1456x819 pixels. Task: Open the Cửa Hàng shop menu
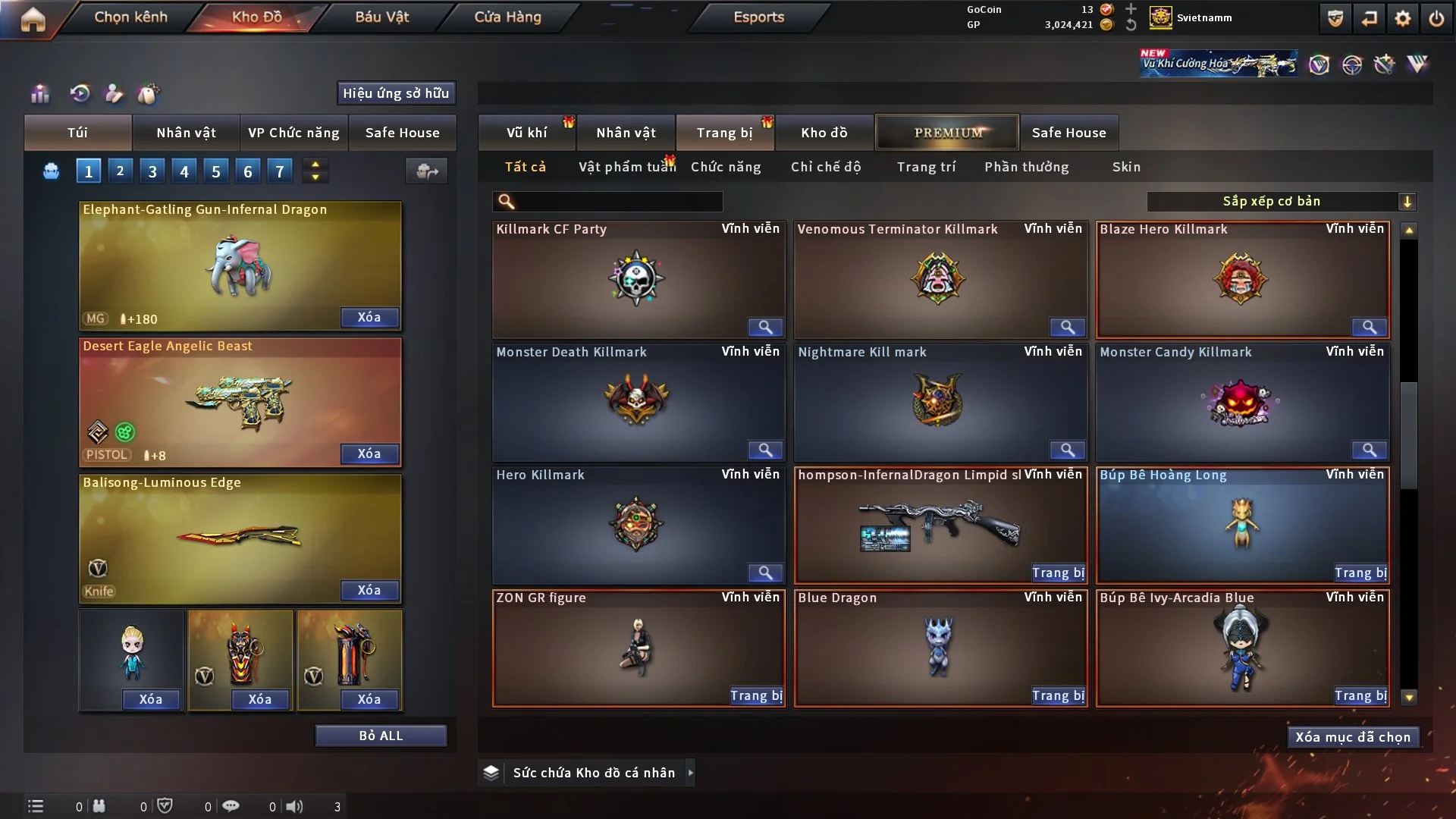coord(507,17)
